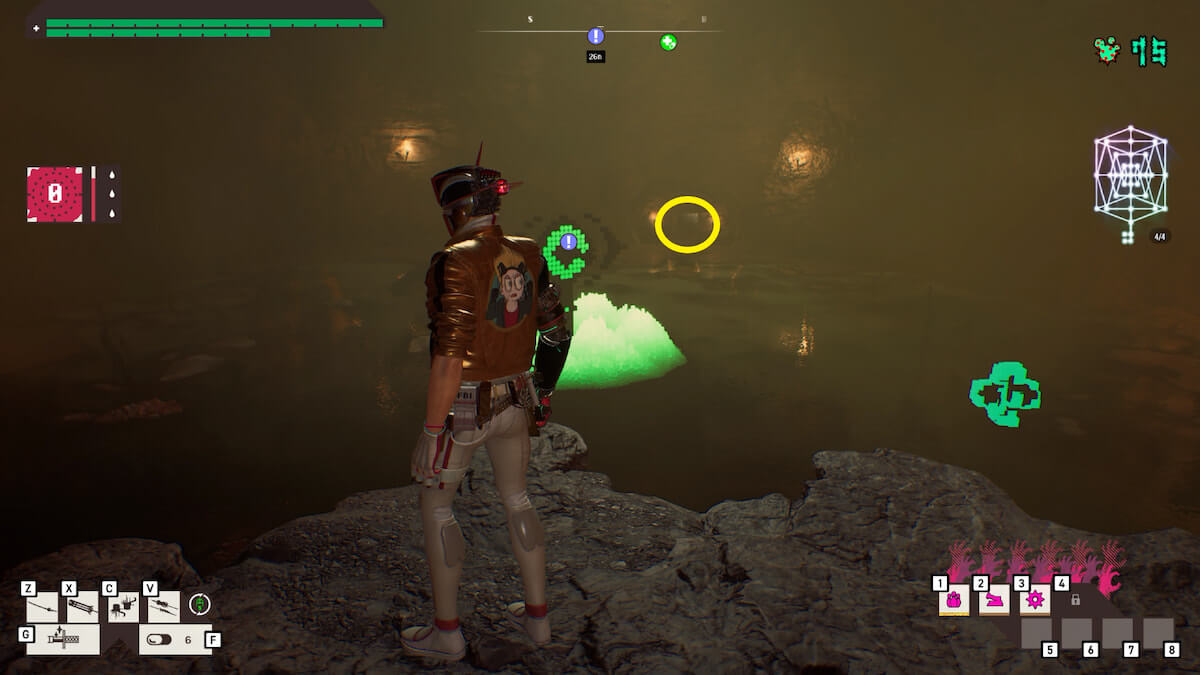1200x675 pixels.
Task: Select the Z weapon slot
Action: (42, 606)
